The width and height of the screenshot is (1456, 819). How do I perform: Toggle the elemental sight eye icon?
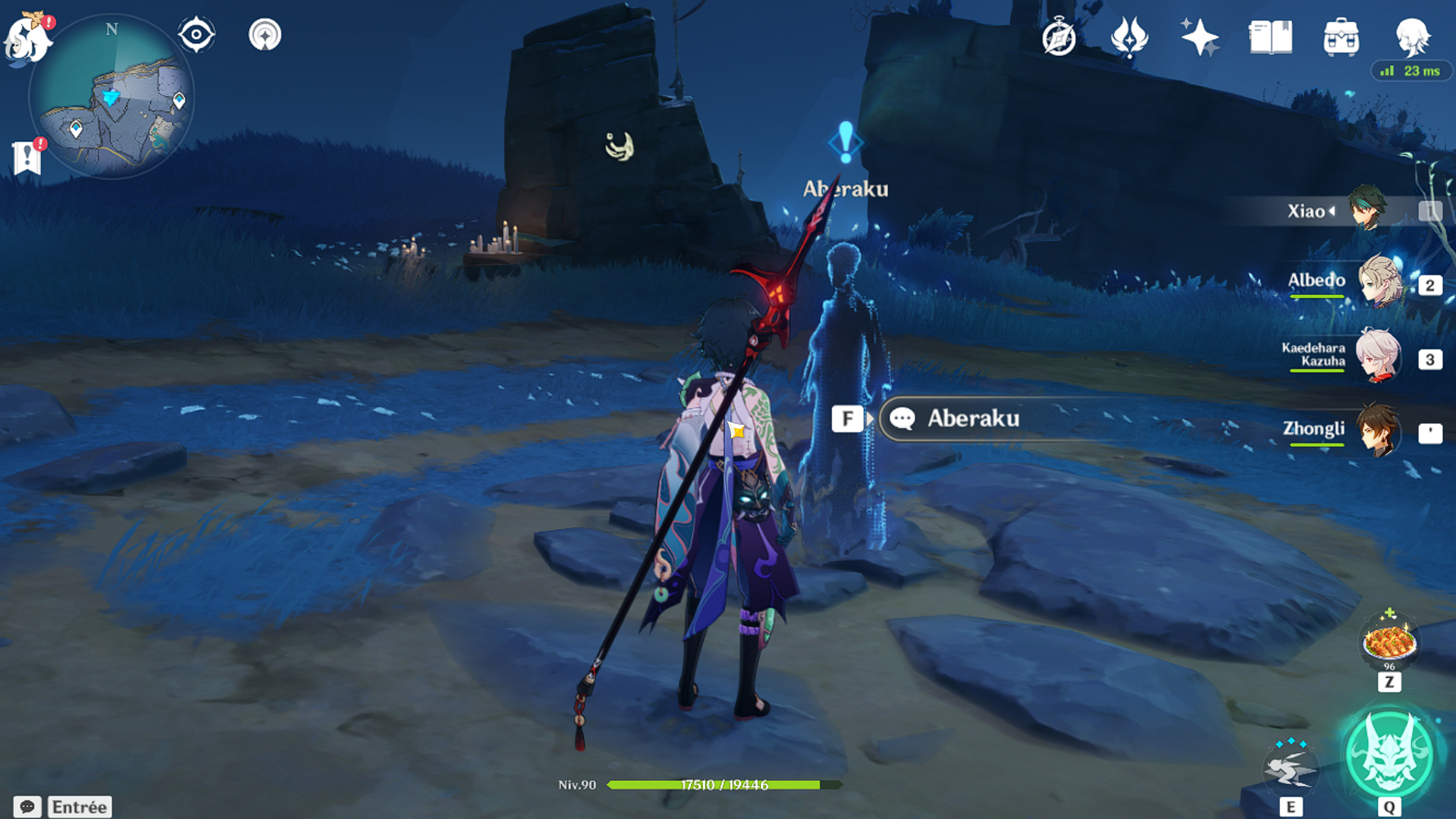pos(196,35)
